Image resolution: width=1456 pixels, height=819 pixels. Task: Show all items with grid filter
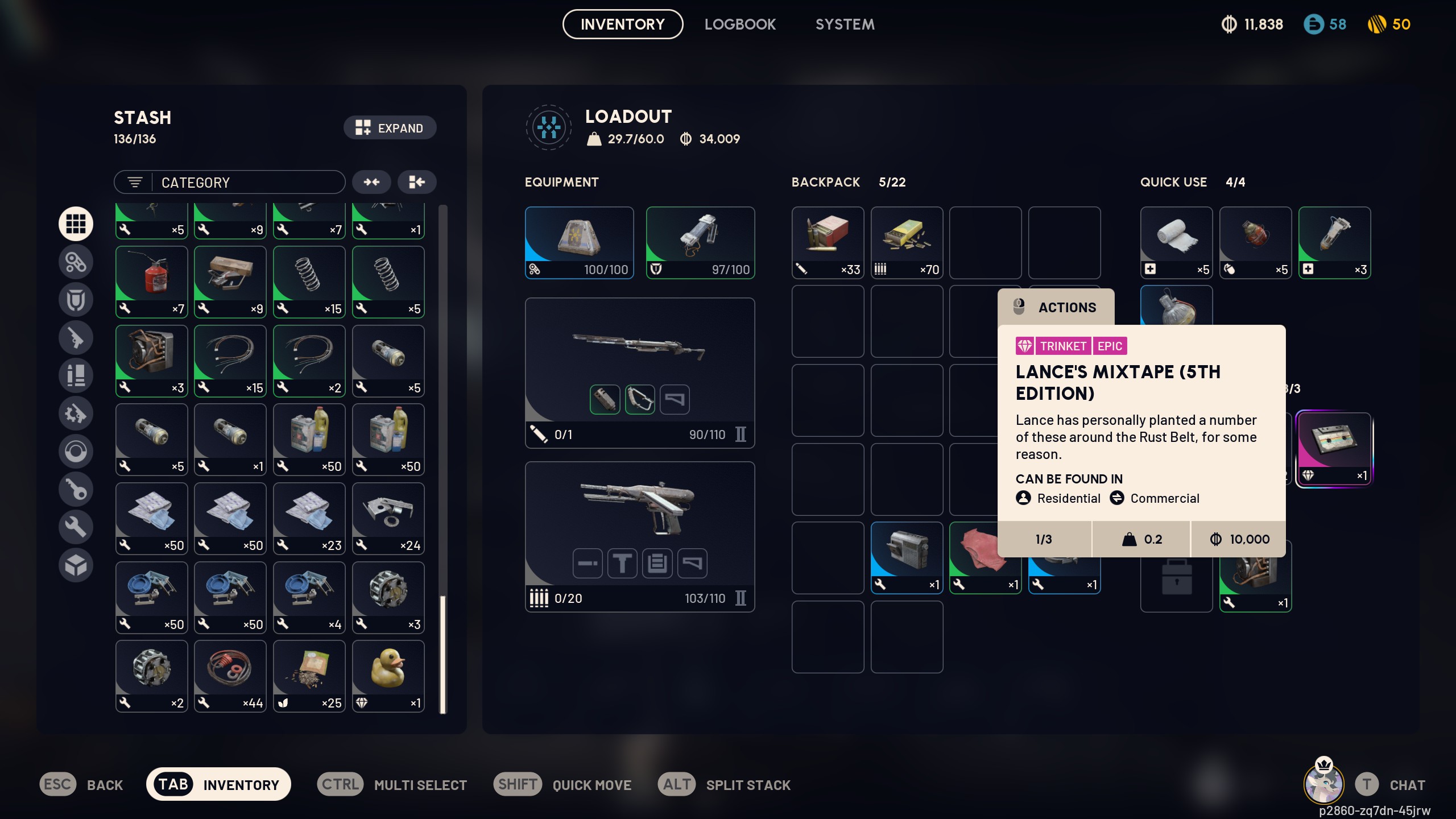76,224
